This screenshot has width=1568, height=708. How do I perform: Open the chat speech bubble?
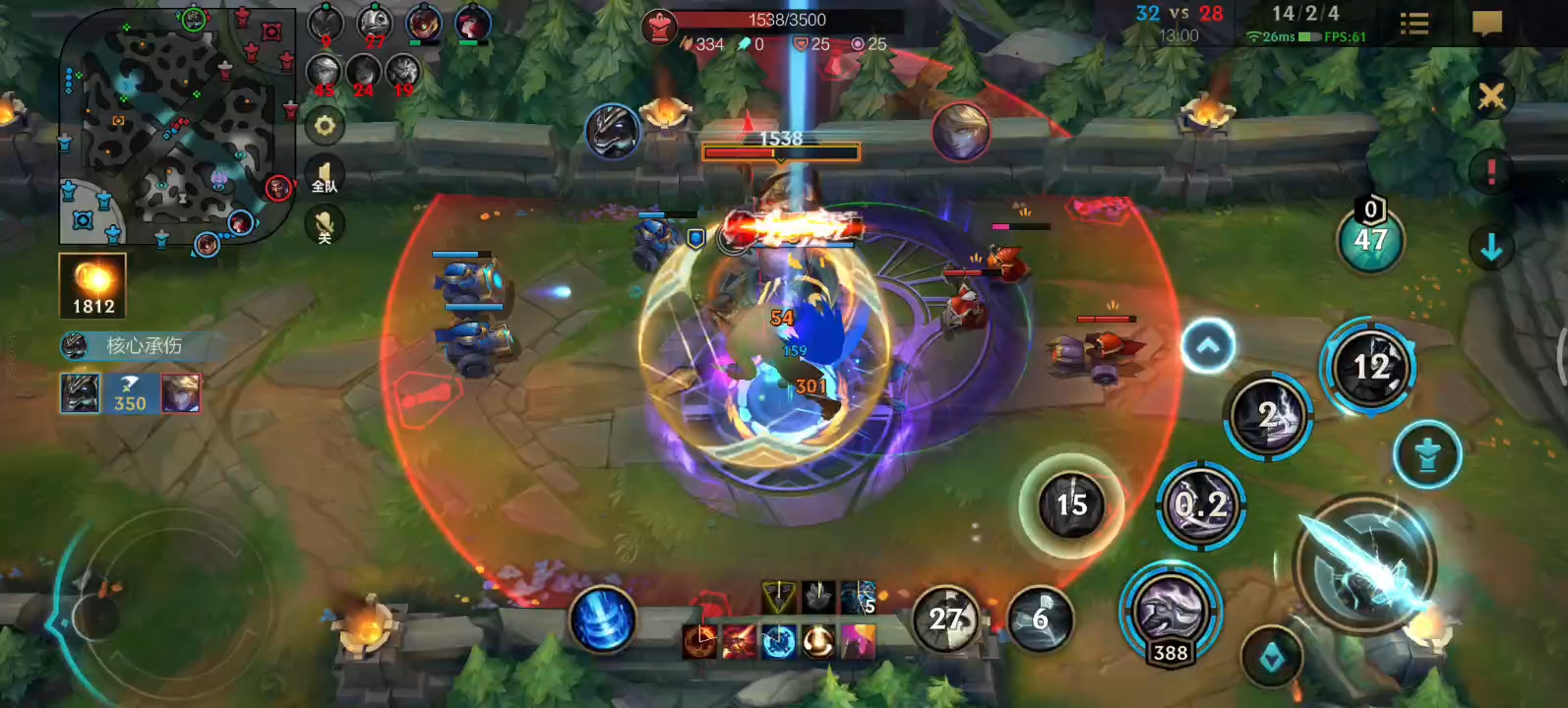click(1486, 24)
